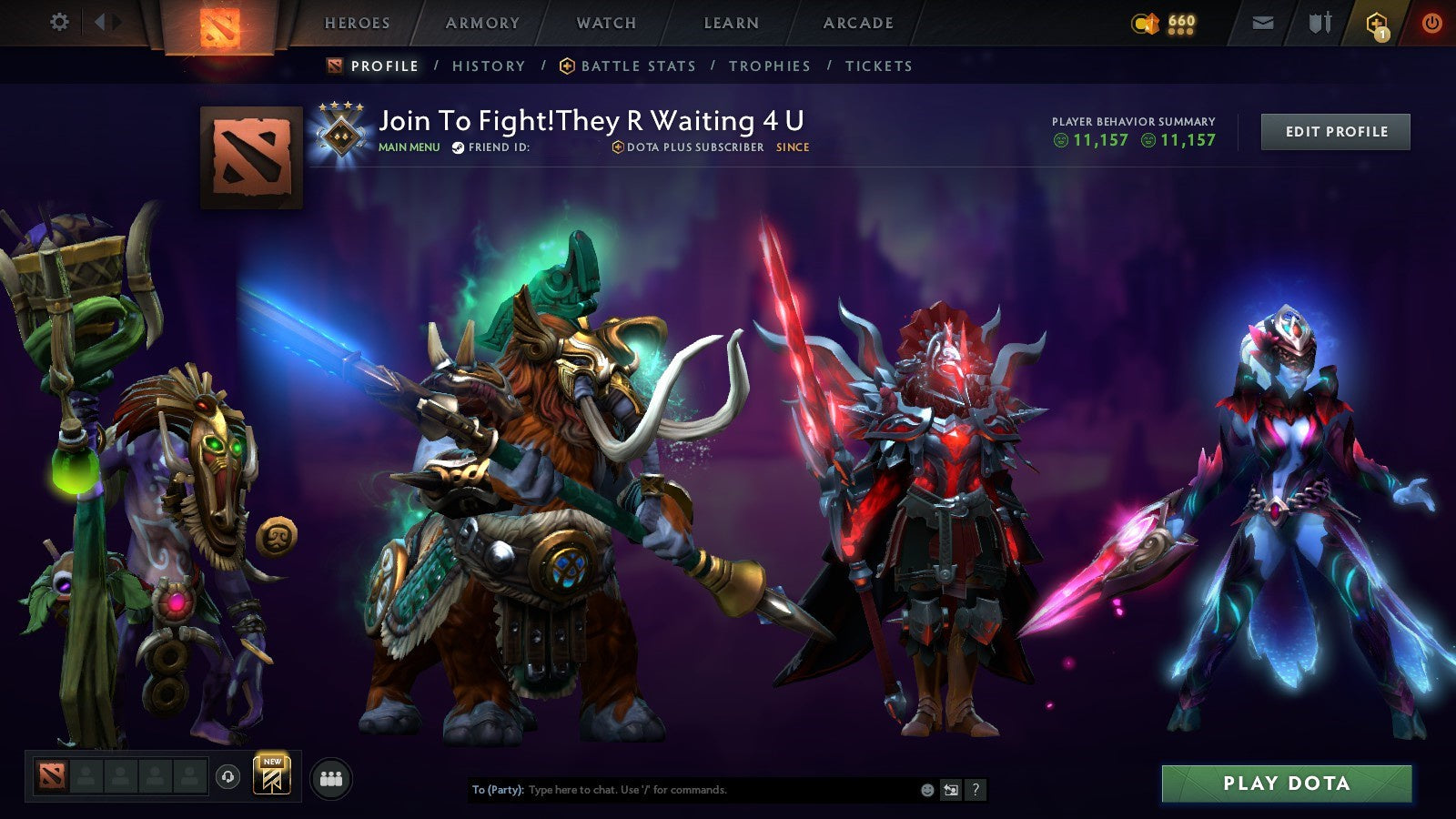The height and width of the screenshot is (819, 1456).
Task: Open the settings gear icon
Action: click(x=60, y=21)
